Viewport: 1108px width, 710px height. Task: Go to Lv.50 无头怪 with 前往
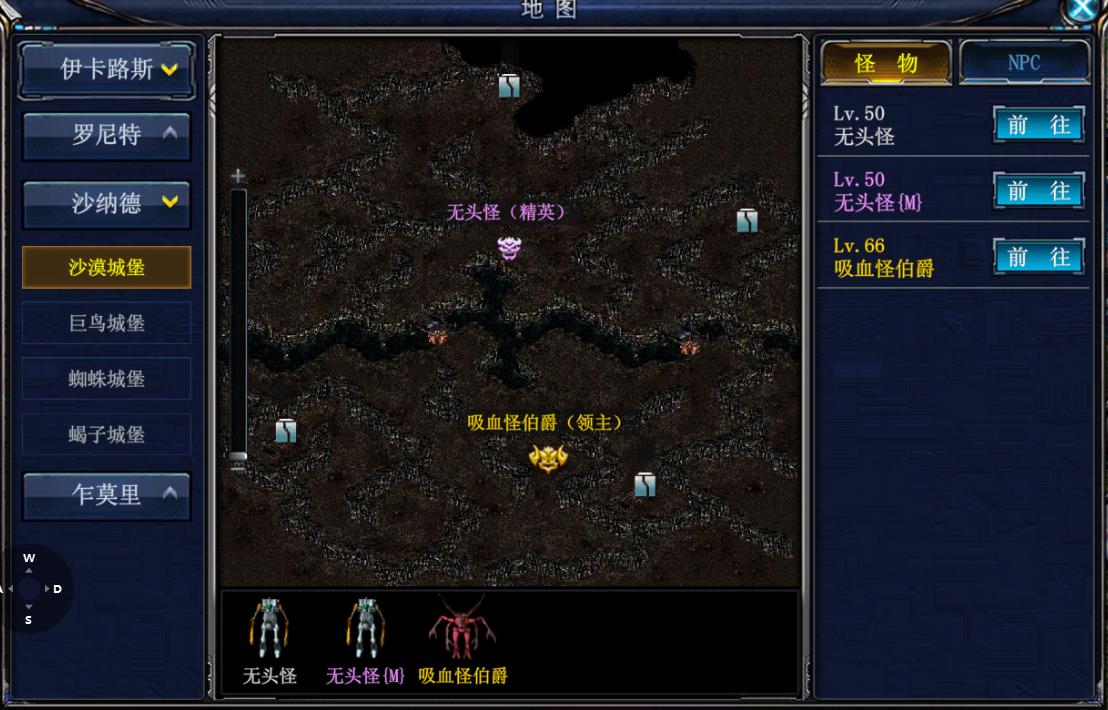click(x=1038, y=125)
